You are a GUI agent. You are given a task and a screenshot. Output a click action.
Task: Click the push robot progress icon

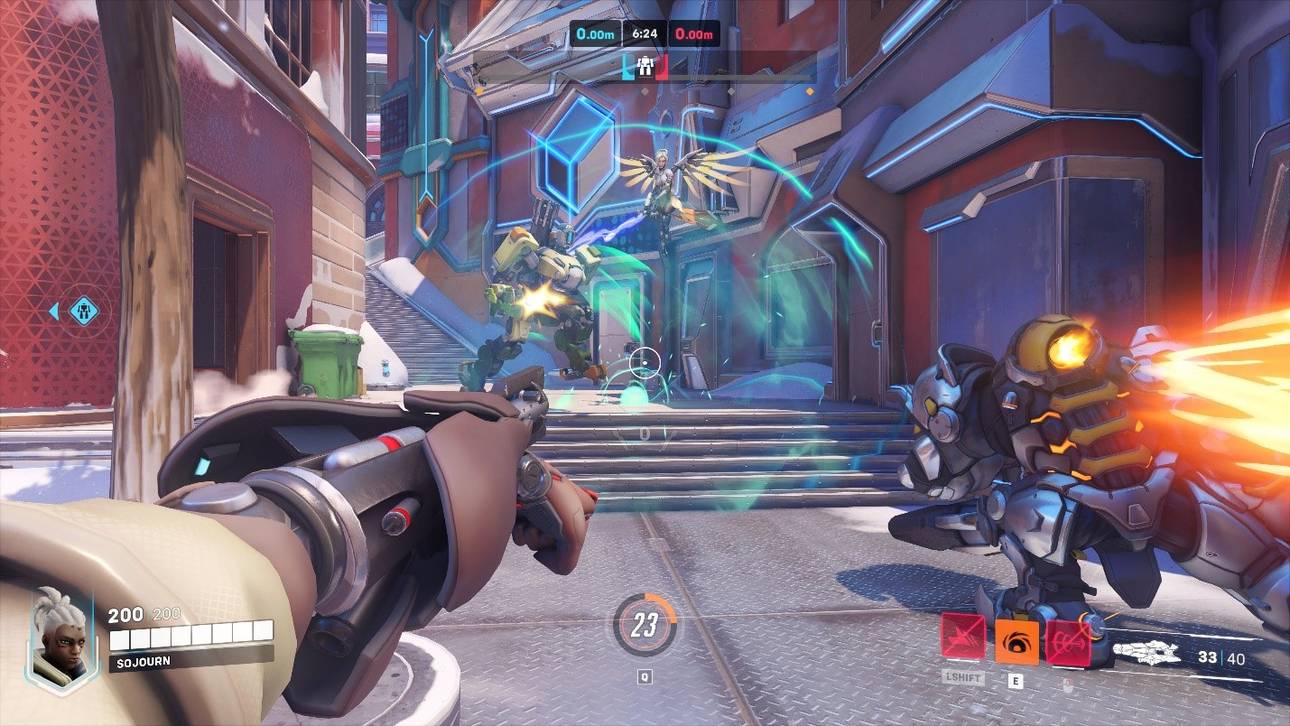[643, 67]
